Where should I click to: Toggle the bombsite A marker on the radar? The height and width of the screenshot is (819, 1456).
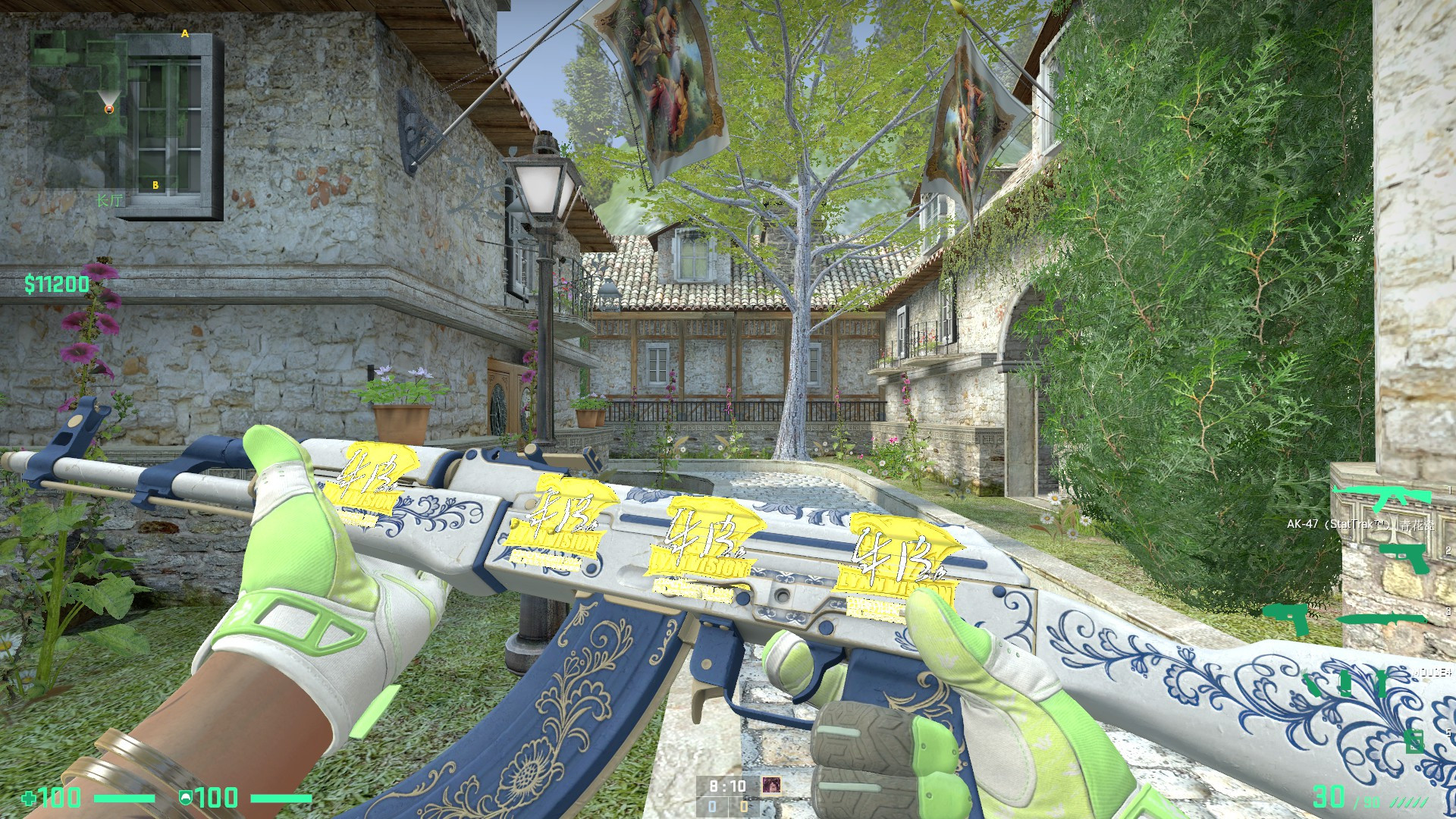(184, 33)
